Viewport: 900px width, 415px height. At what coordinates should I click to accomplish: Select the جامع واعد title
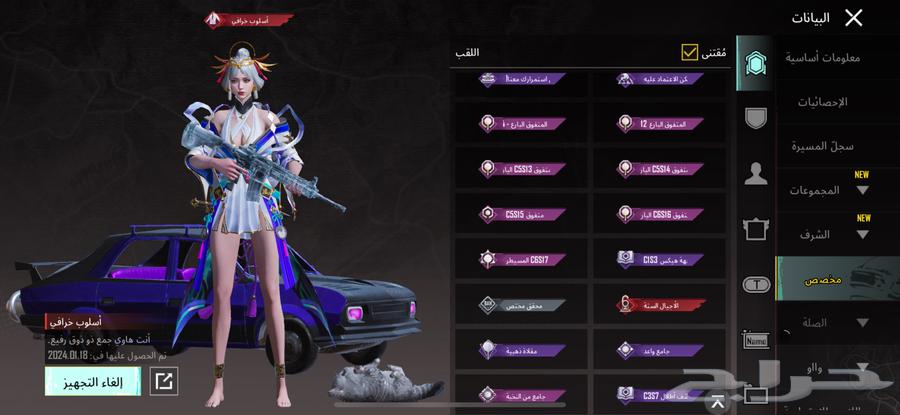tap(660, 349)
